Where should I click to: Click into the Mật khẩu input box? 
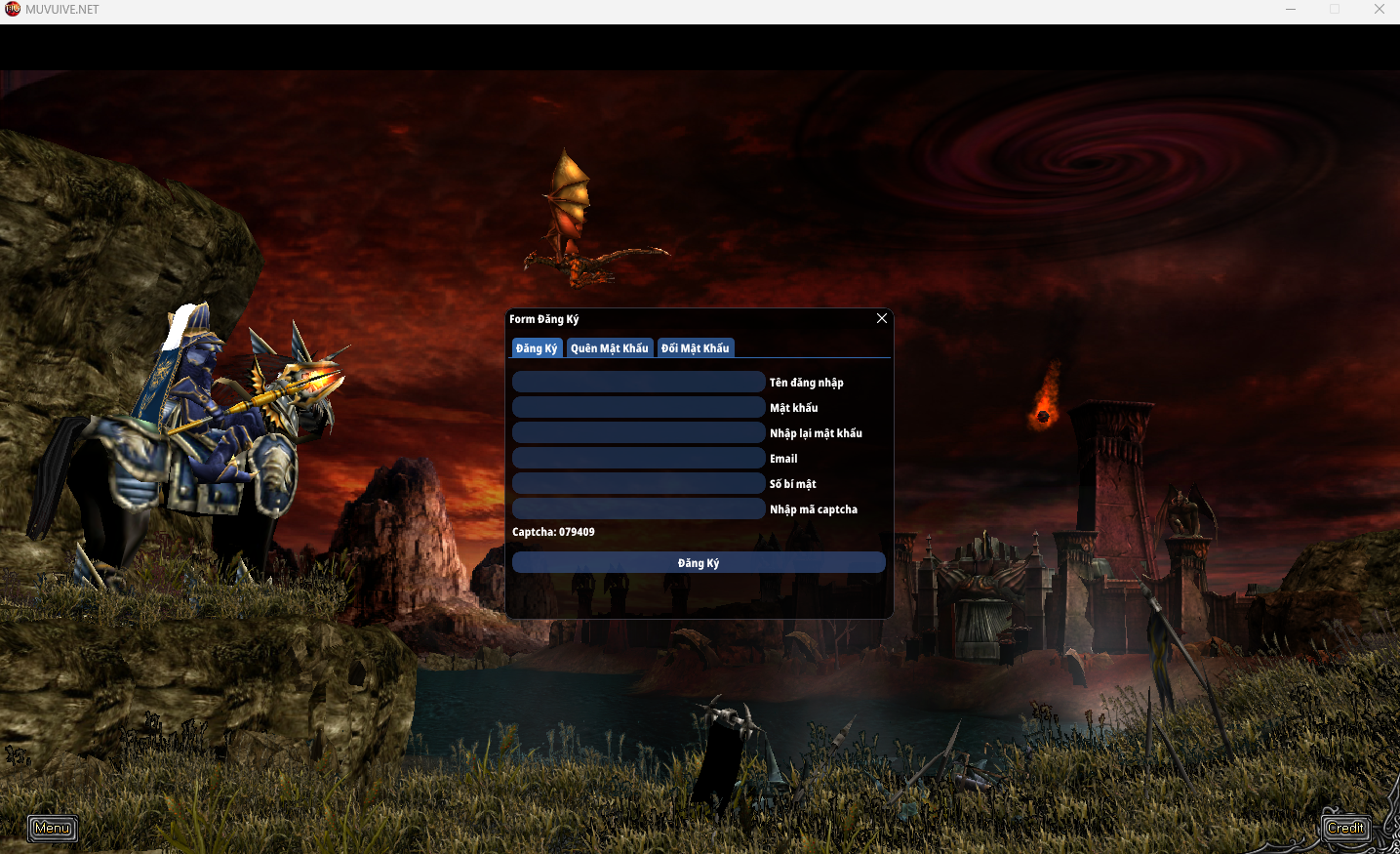[638, 407]
